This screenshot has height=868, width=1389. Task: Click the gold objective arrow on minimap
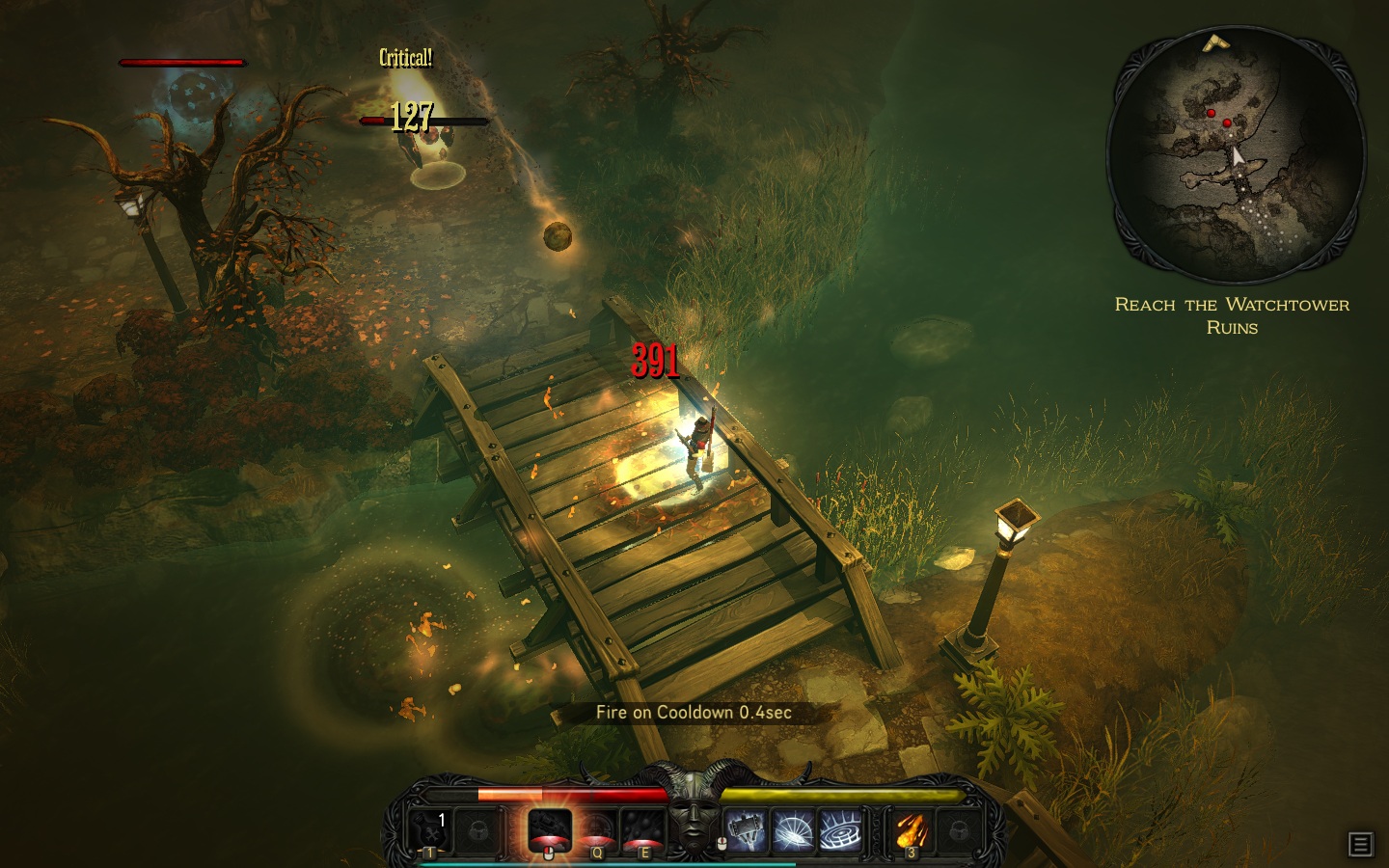click(1213, 42)
